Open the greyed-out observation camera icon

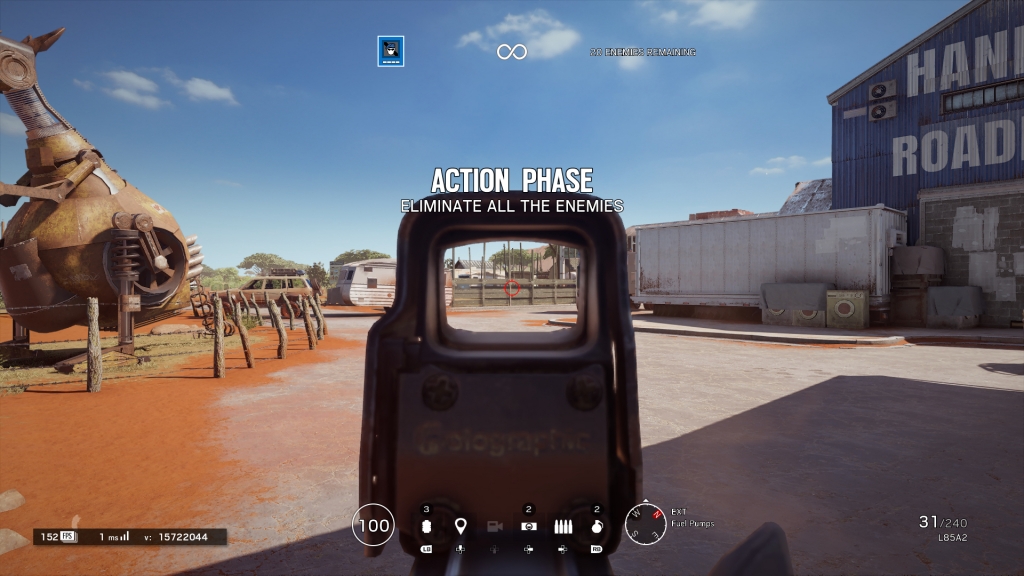pyautogui.click(x=494, y=526)
